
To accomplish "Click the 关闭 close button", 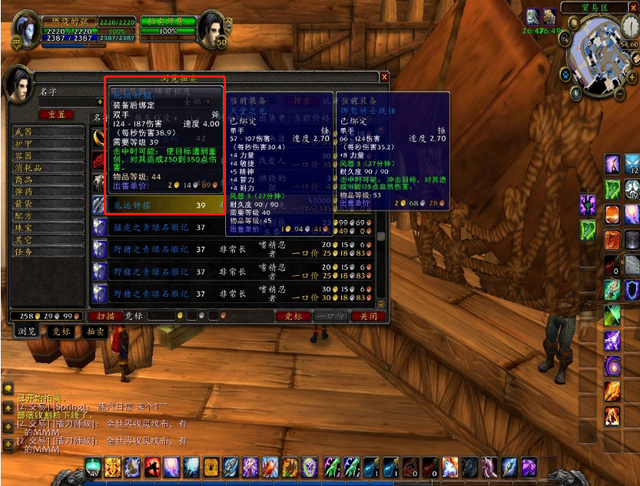I will click(369, 316).
